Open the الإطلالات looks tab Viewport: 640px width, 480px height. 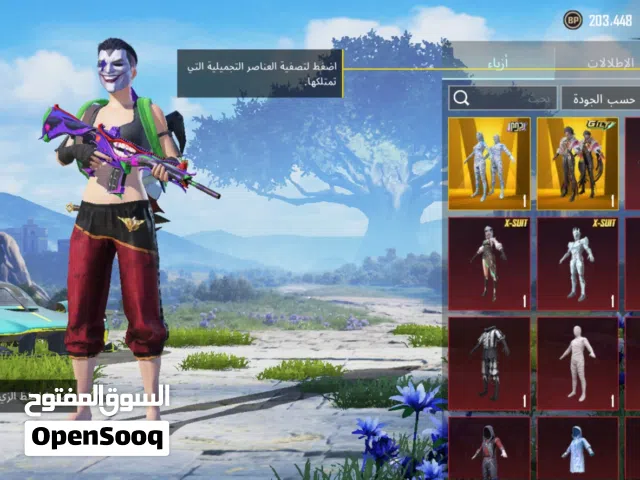(608, 62)
